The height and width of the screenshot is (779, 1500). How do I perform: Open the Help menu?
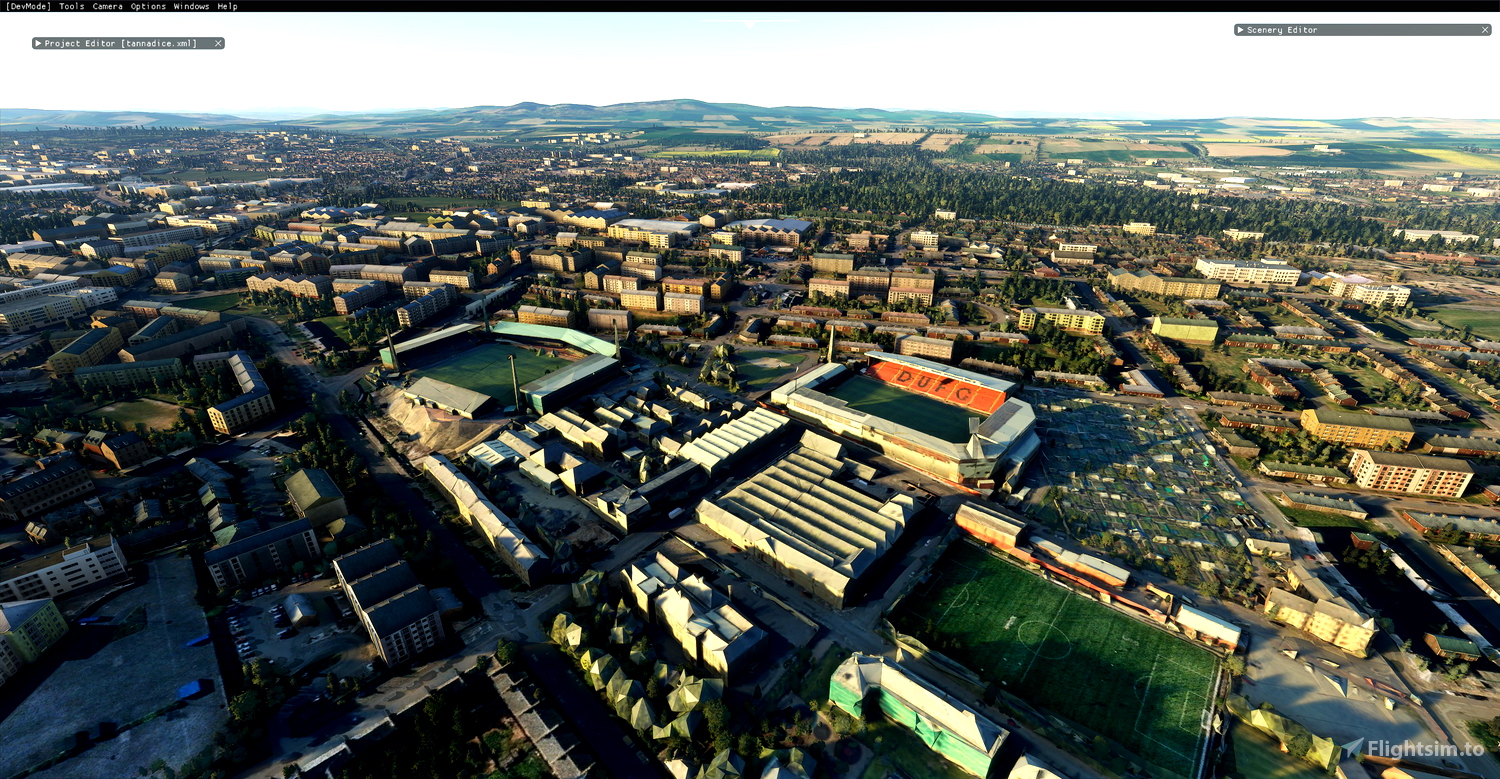pyautogui.click(x=226, y=5)
